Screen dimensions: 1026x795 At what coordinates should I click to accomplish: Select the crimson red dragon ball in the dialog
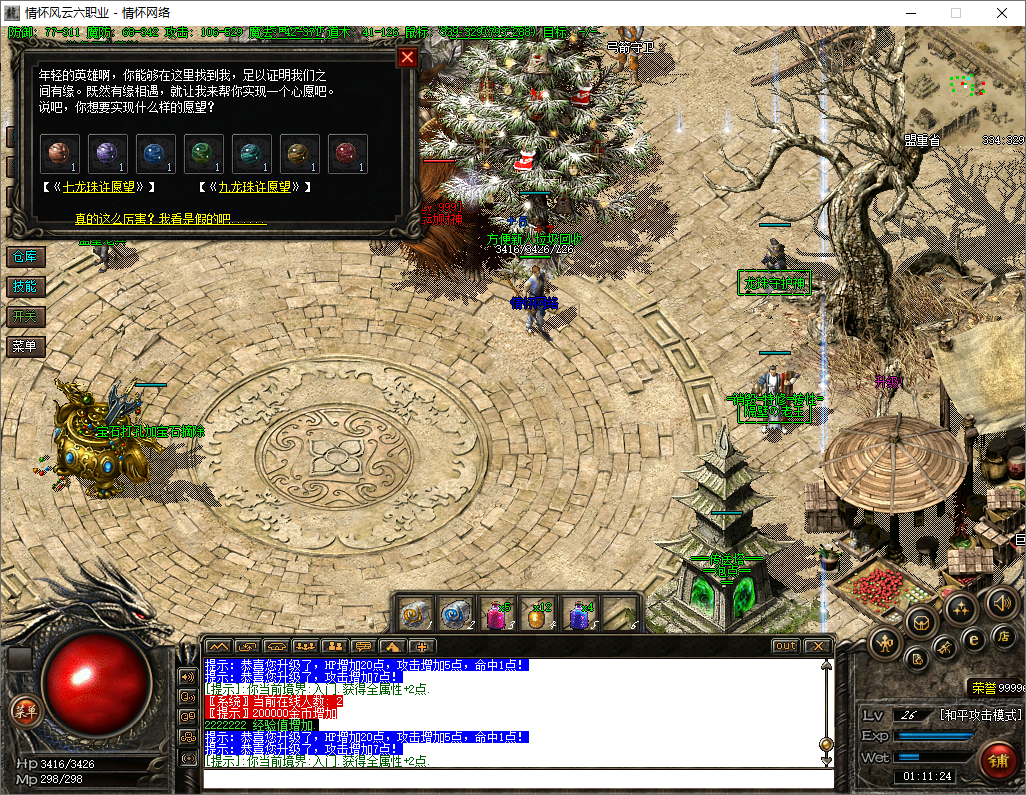point(347,153)
